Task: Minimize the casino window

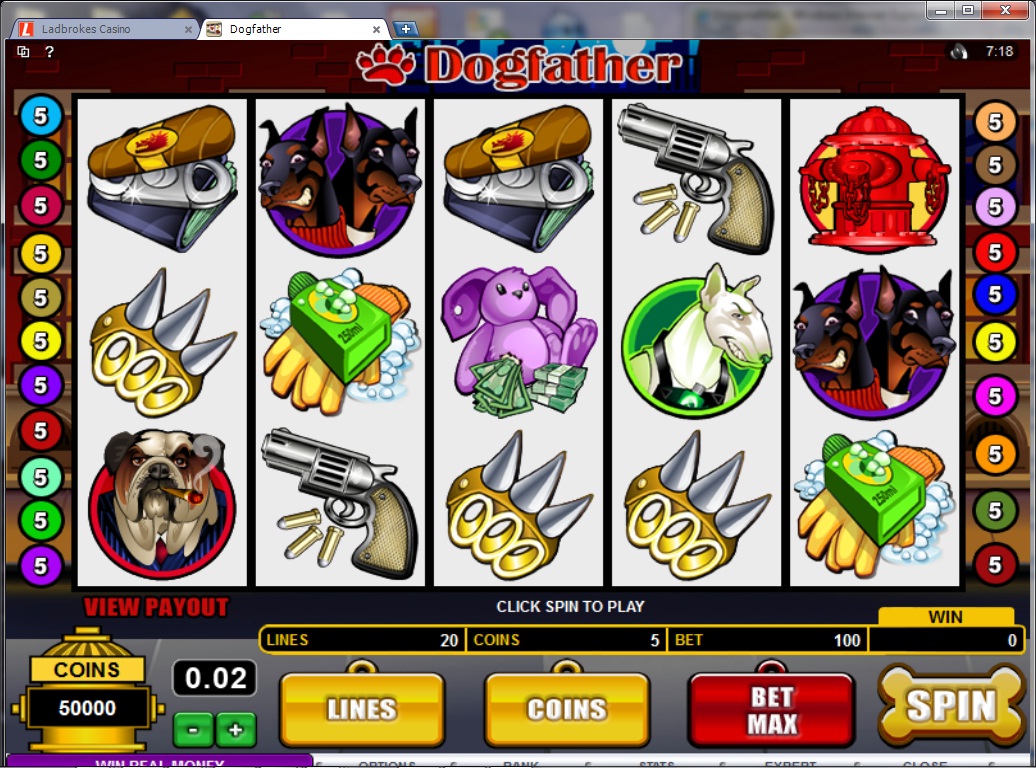Action: click(x=940, y=10)
